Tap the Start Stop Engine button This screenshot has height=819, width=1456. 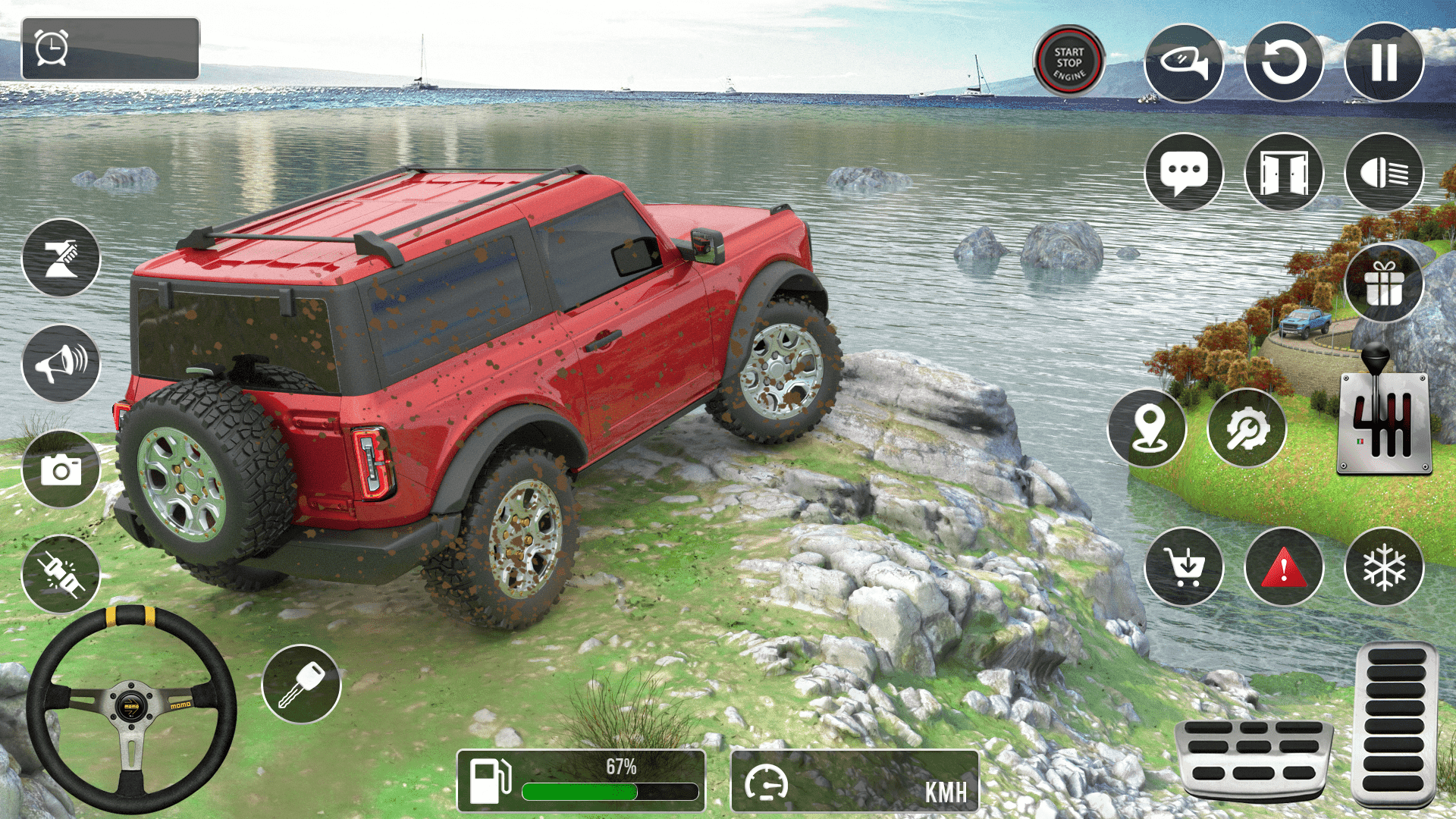pyautogui.click(x=1068, y=61)
